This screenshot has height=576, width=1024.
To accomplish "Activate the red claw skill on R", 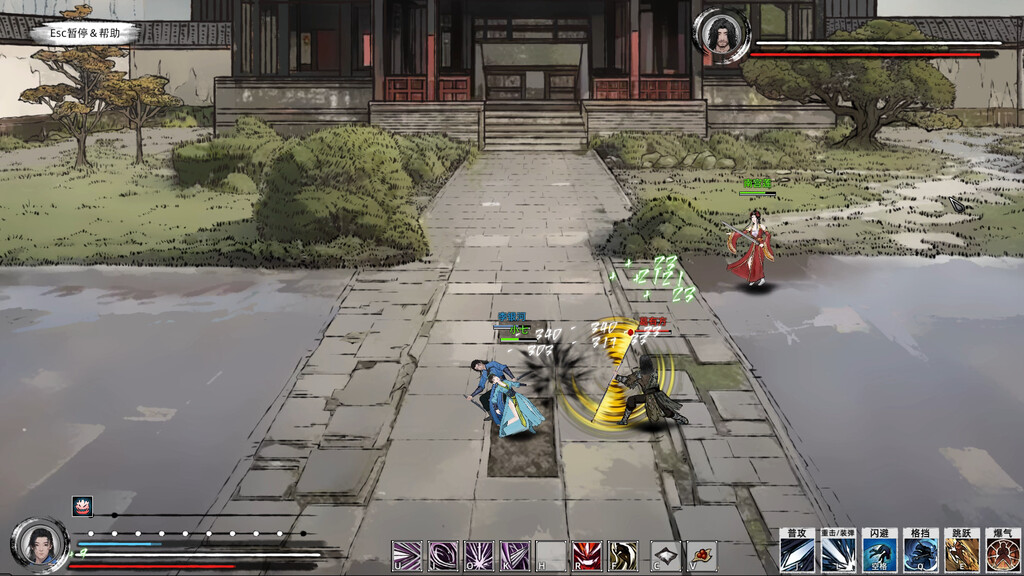I will tap(587, 555).
